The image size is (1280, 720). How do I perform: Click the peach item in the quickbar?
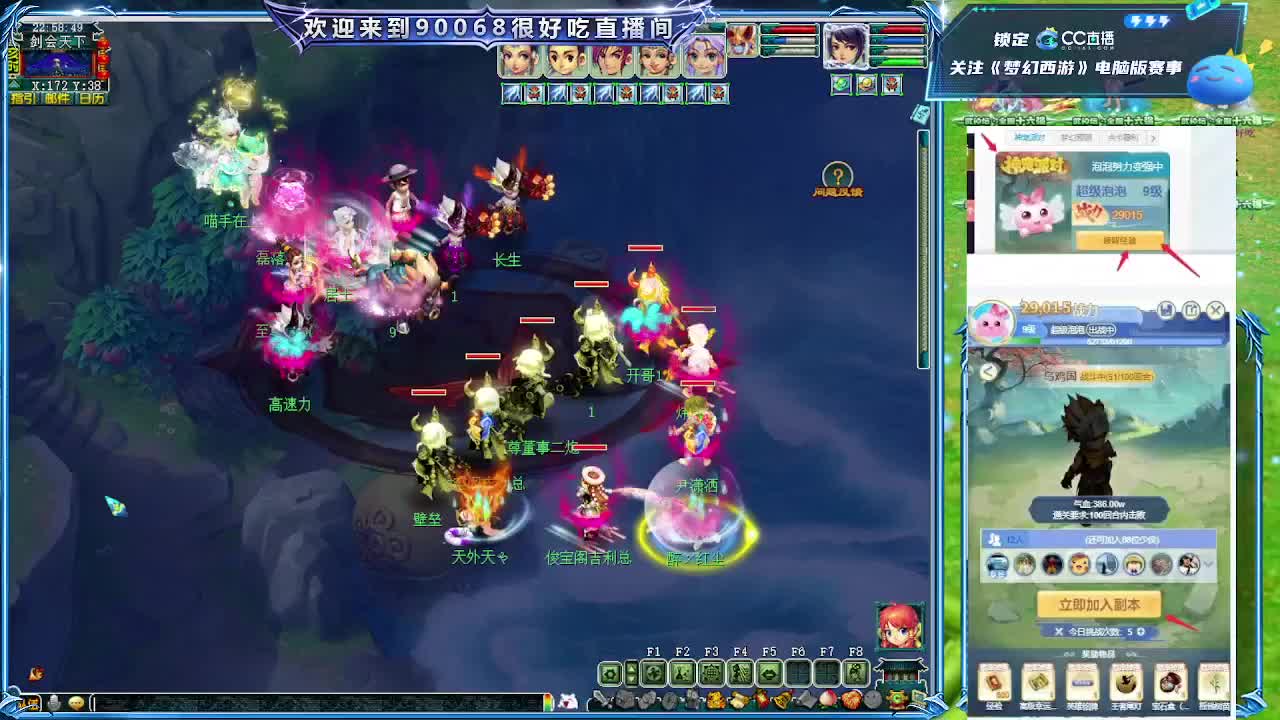pyautogui.click(x=828, y=699)
